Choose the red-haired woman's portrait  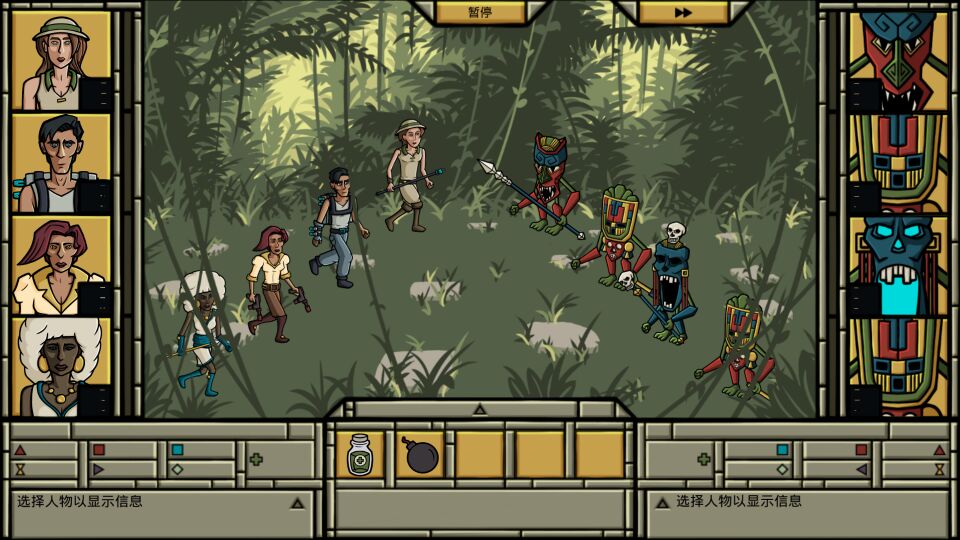[x=61, y=265]
